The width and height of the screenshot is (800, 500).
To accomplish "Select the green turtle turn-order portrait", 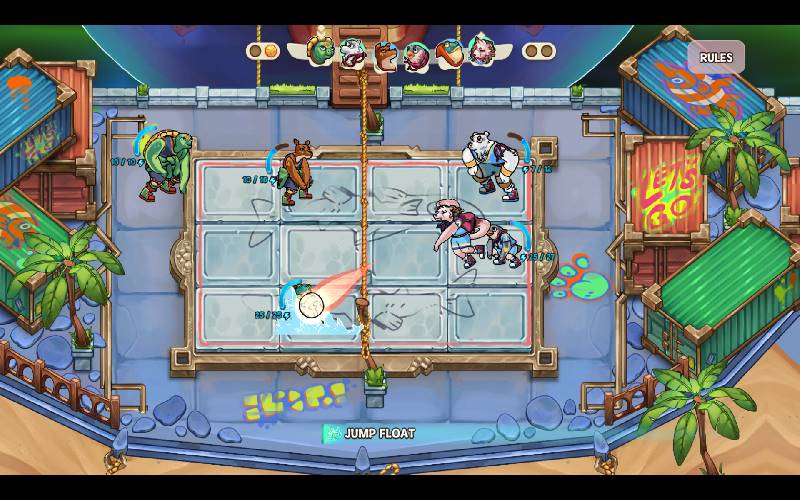I will coord(321,50).
